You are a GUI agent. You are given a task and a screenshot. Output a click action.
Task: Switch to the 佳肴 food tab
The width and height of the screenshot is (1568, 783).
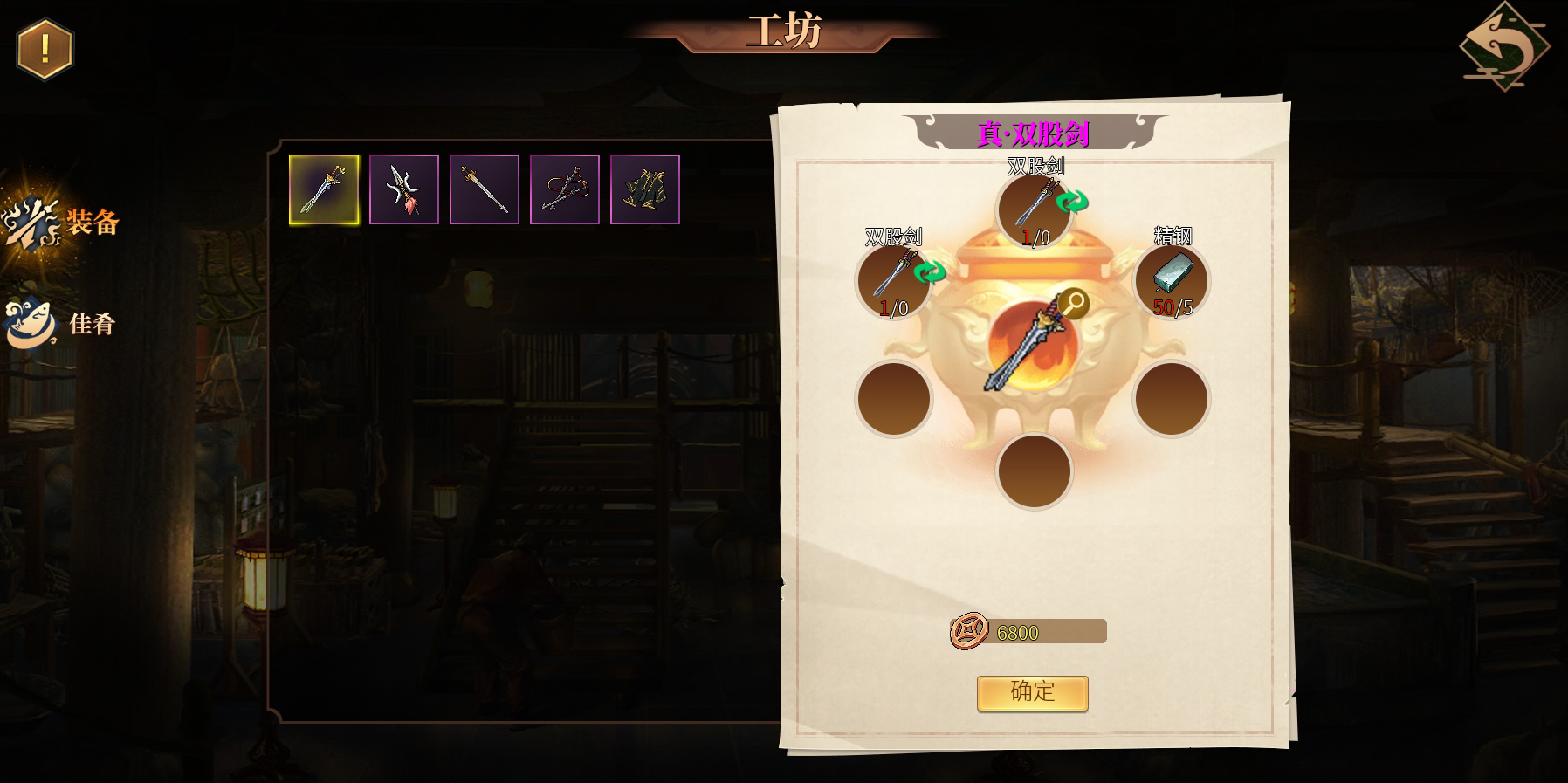(x=61, y=324)
